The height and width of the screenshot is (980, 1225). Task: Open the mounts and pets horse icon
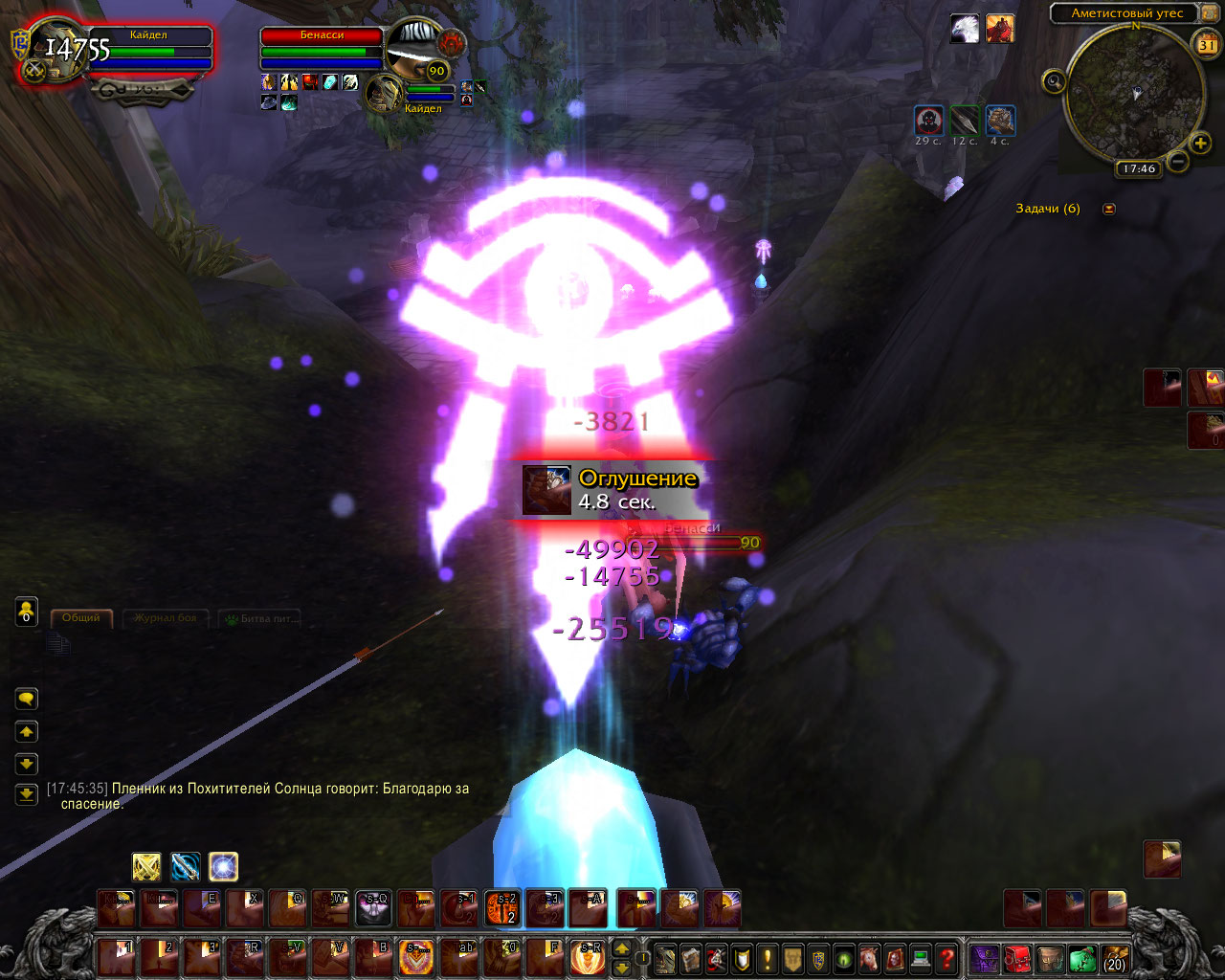pos(870,957)
